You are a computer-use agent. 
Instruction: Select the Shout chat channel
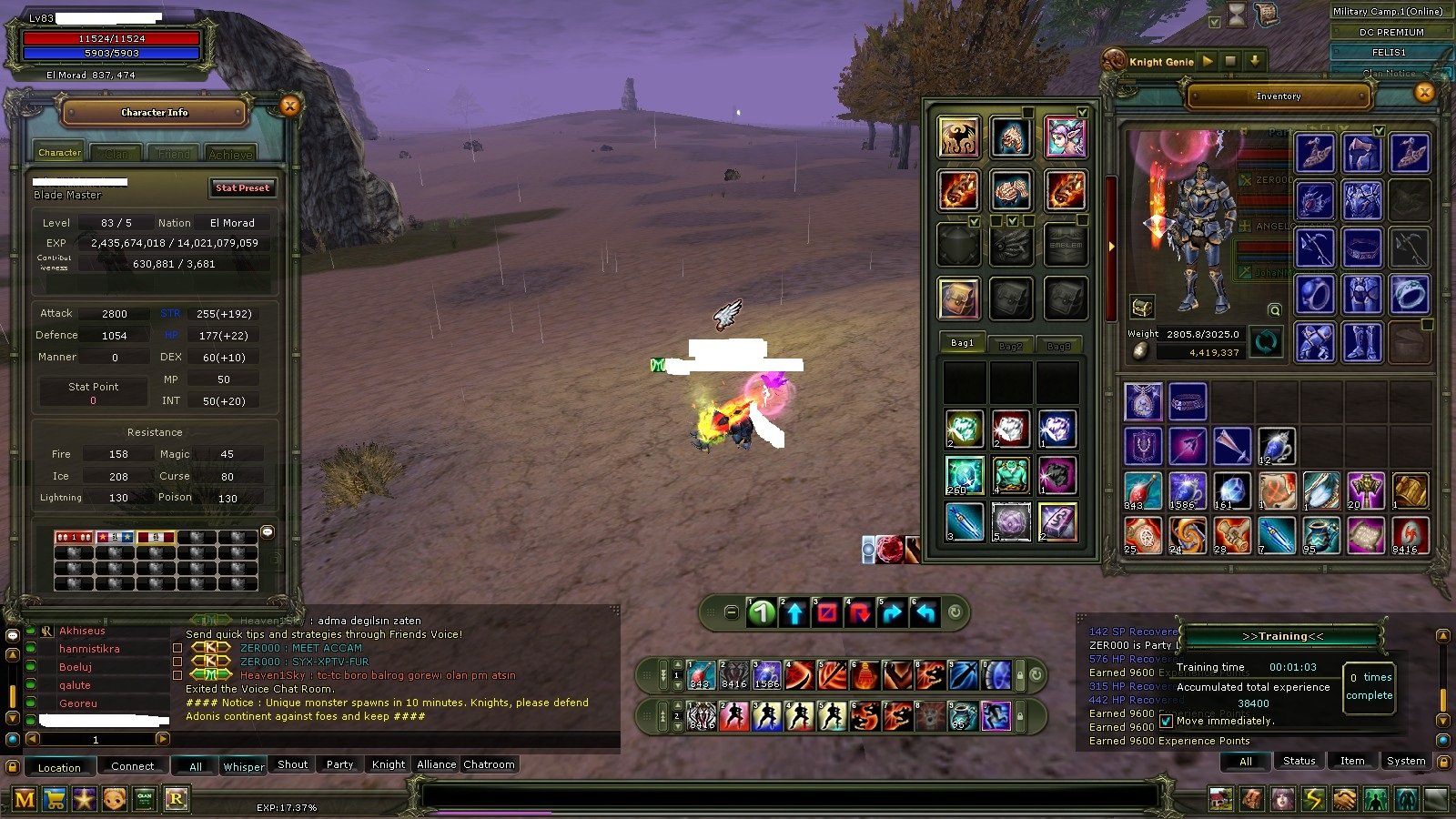pyautogui.click(x=292, y=764)
